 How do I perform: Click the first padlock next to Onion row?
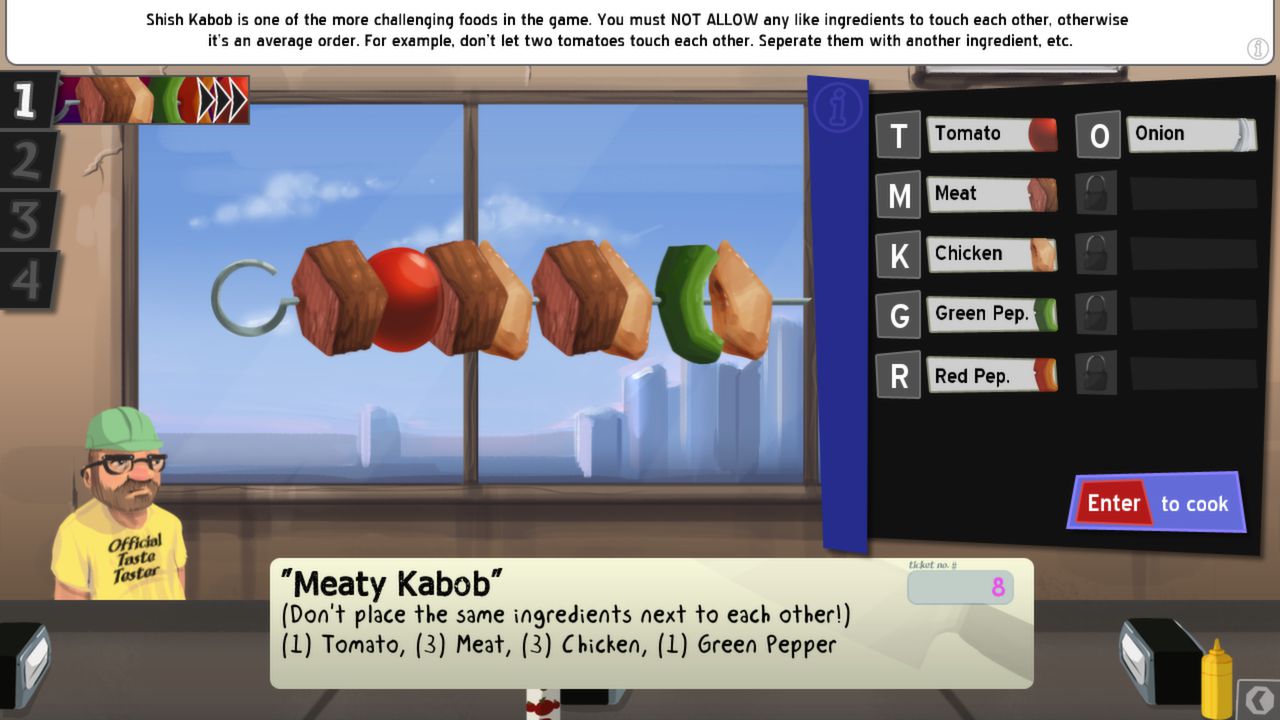click(1096, 192)
